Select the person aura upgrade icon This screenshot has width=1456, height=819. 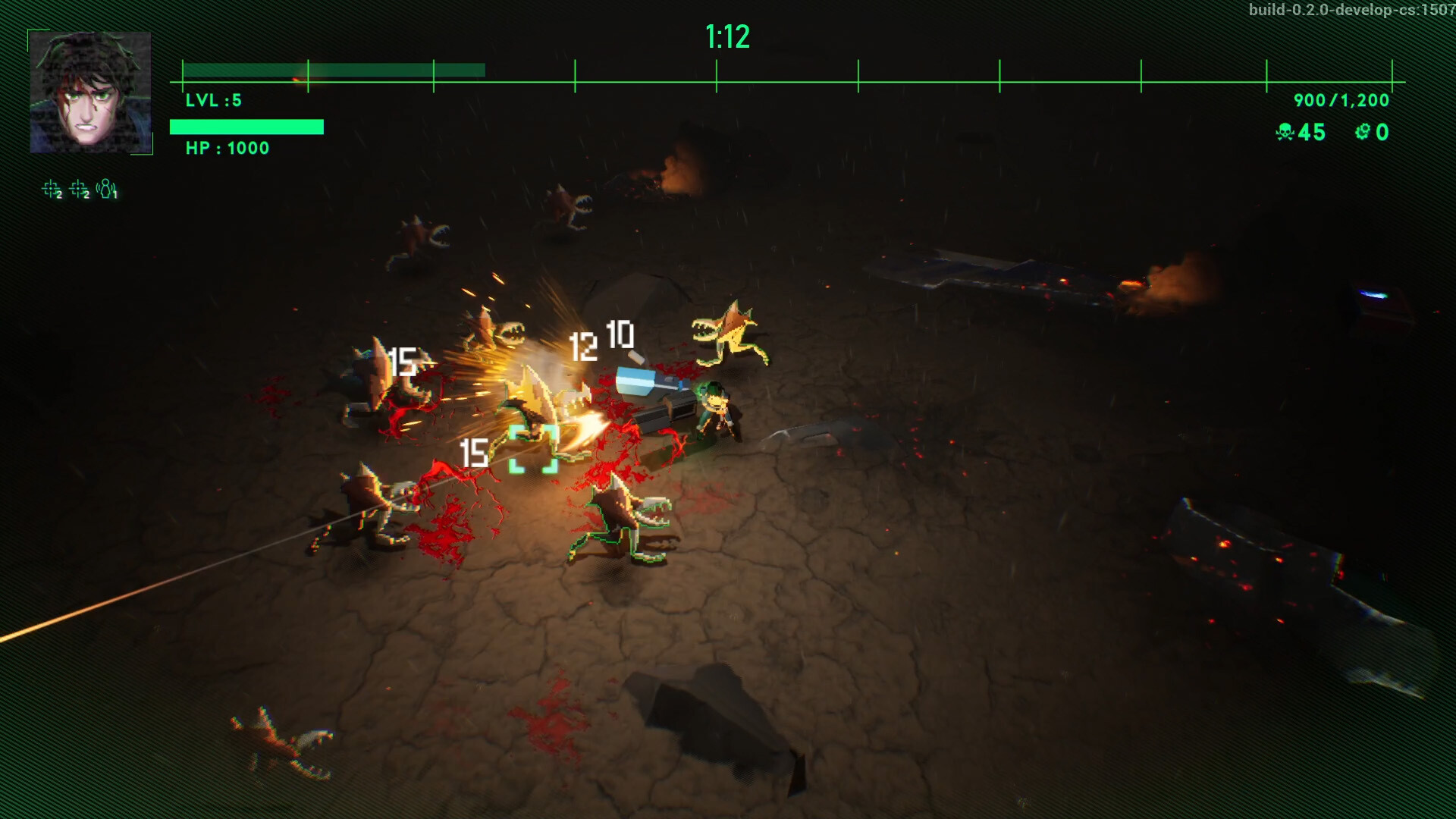click(x=106, y=189)
